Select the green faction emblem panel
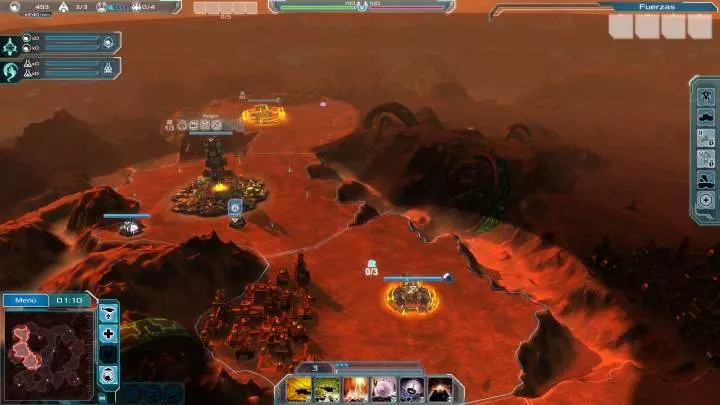The width and height of the screenshot is (720, 405). click(12, 46)
